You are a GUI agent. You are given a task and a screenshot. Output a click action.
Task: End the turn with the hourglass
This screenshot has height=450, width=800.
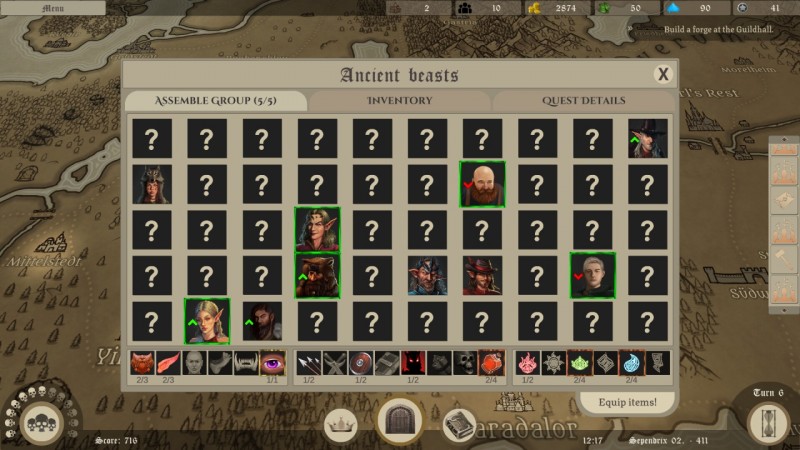[x=768, y=422]
